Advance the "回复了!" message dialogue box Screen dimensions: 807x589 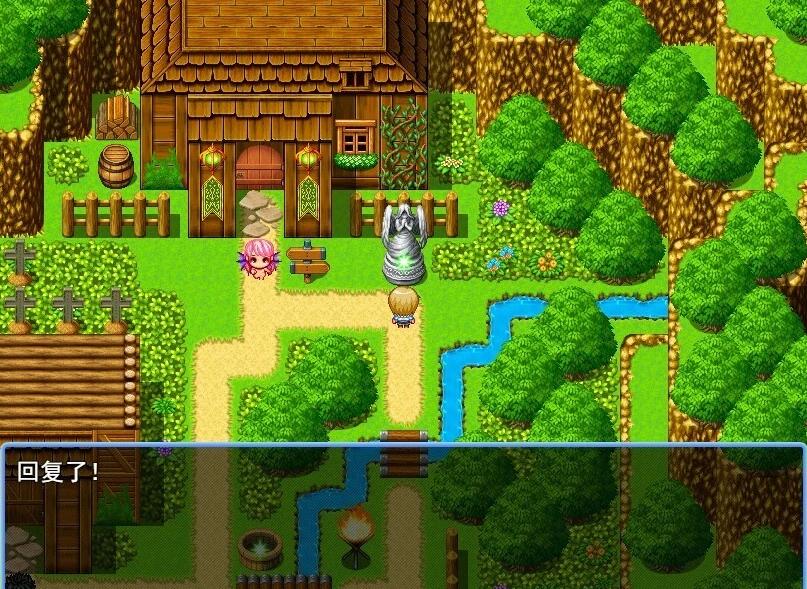[x=403, y=514]
